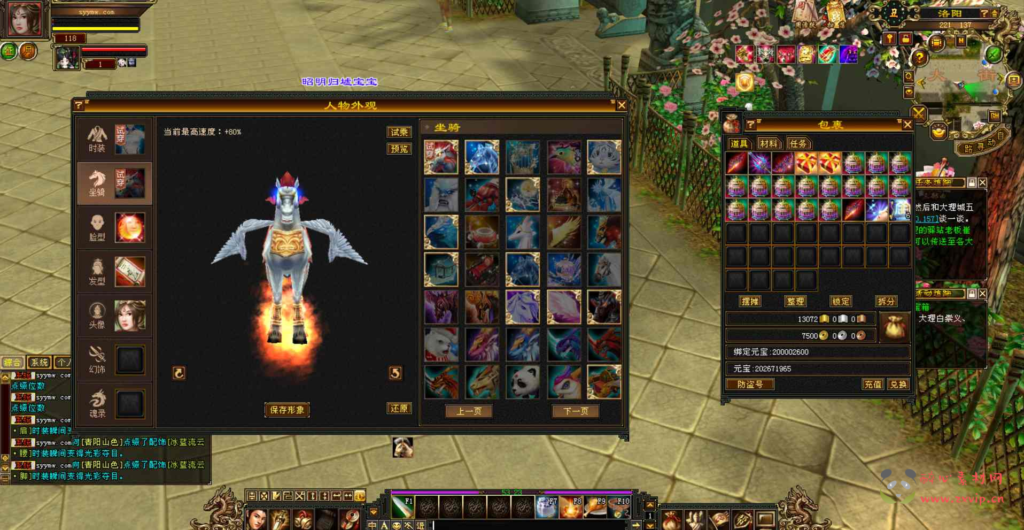Click the 充值 recharge button
Viewport: 1024px width, 530px height.
(x=873, y=384)
